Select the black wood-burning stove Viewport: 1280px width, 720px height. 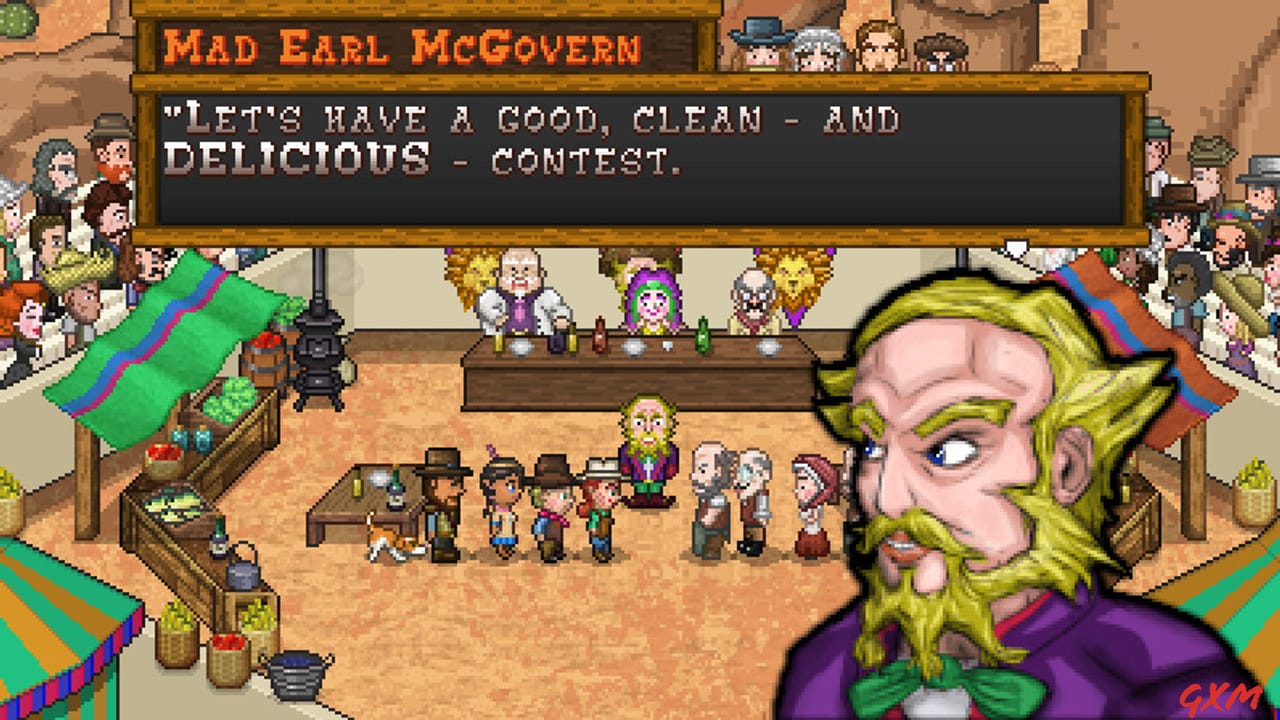click(x=318, y=356)
